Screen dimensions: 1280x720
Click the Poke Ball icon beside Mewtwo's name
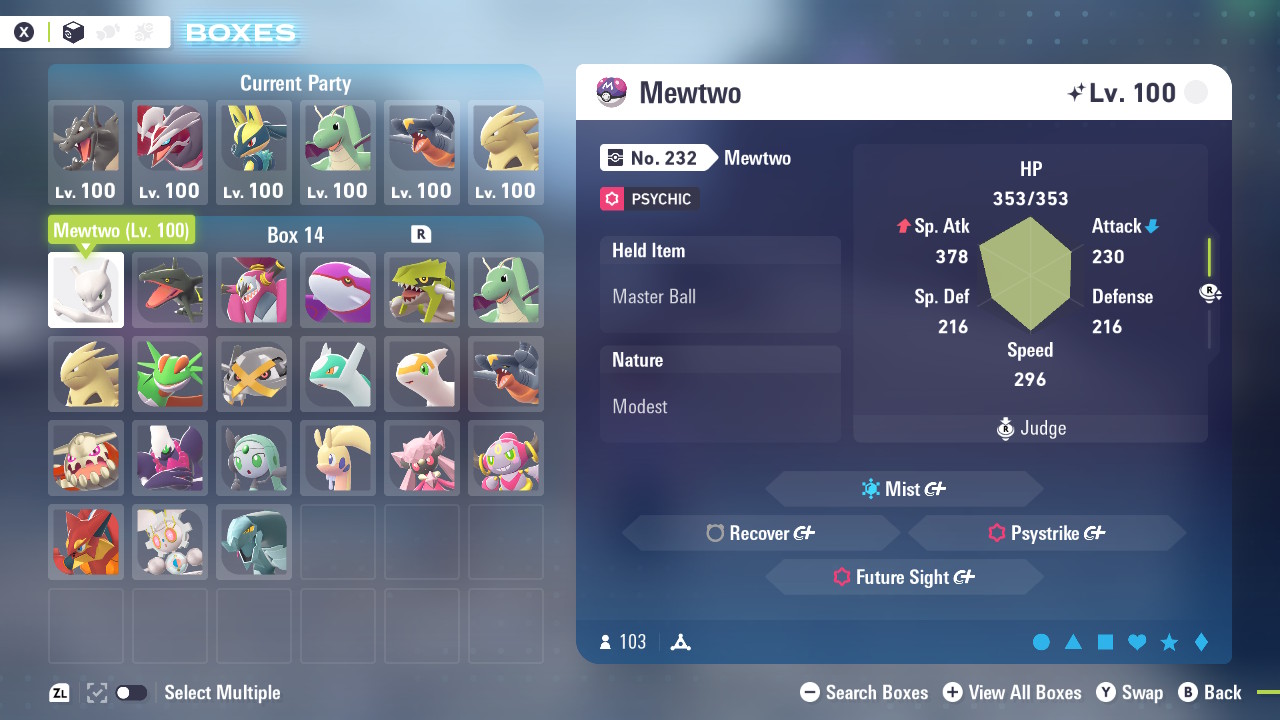pyautogui.click(x=610, y=92)
